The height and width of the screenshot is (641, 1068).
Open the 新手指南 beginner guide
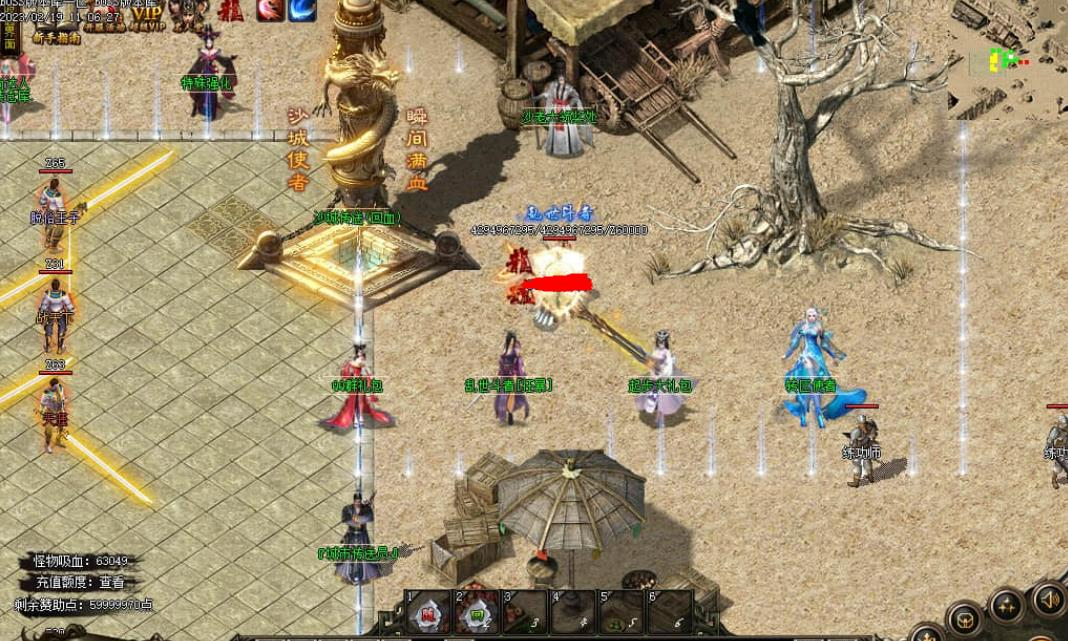pos(55,38)
